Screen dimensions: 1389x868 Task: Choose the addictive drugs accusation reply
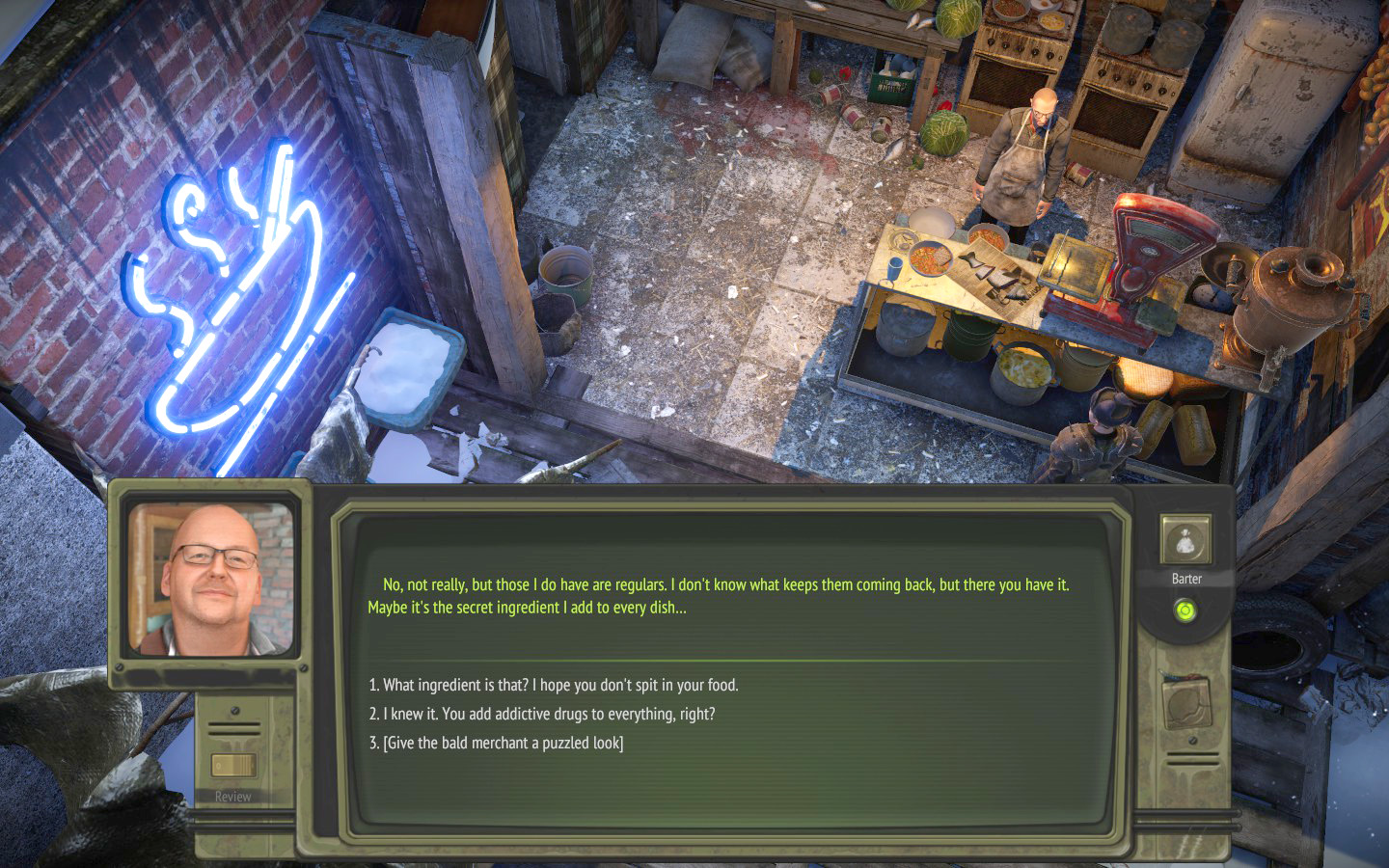(541, 714)
